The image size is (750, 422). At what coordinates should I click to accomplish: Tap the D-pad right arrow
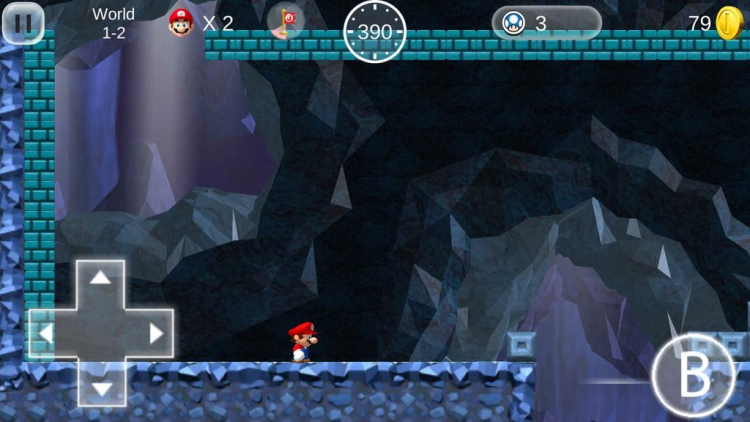[155, 333]
